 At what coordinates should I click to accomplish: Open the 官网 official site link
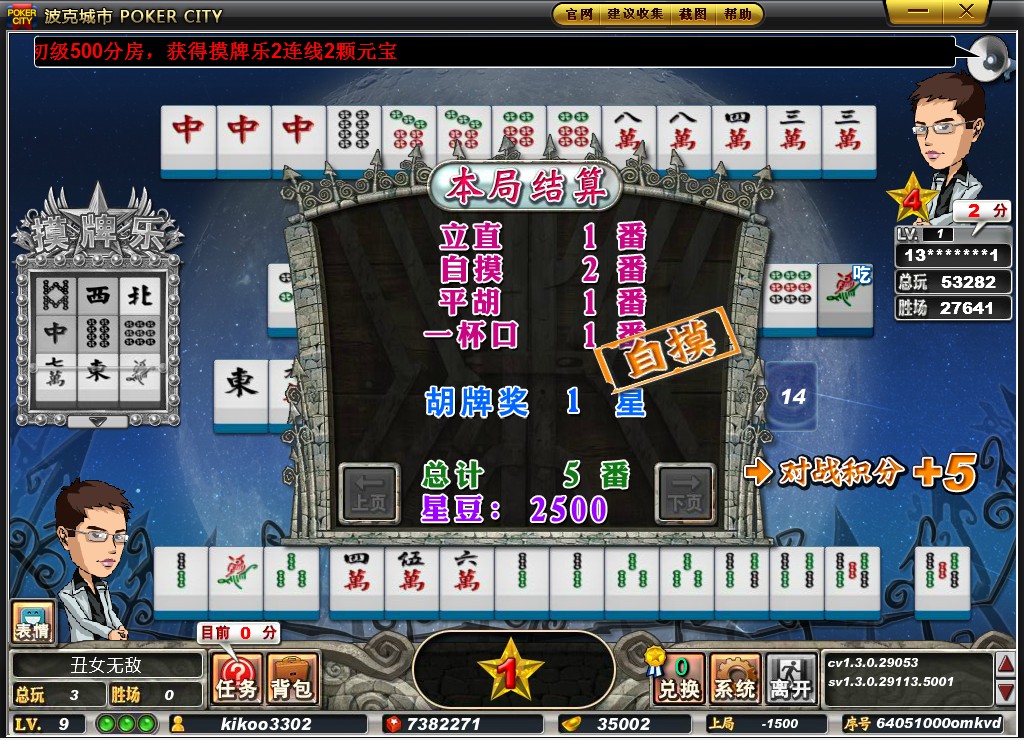click(579, 14)
